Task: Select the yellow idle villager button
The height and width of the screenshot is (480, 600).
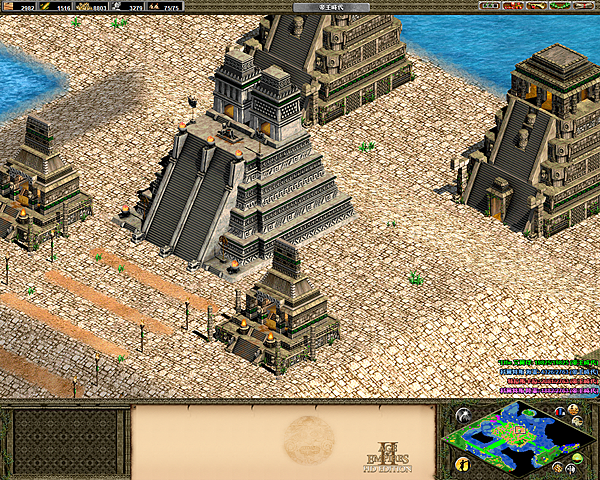Action: tap(462, 463)
